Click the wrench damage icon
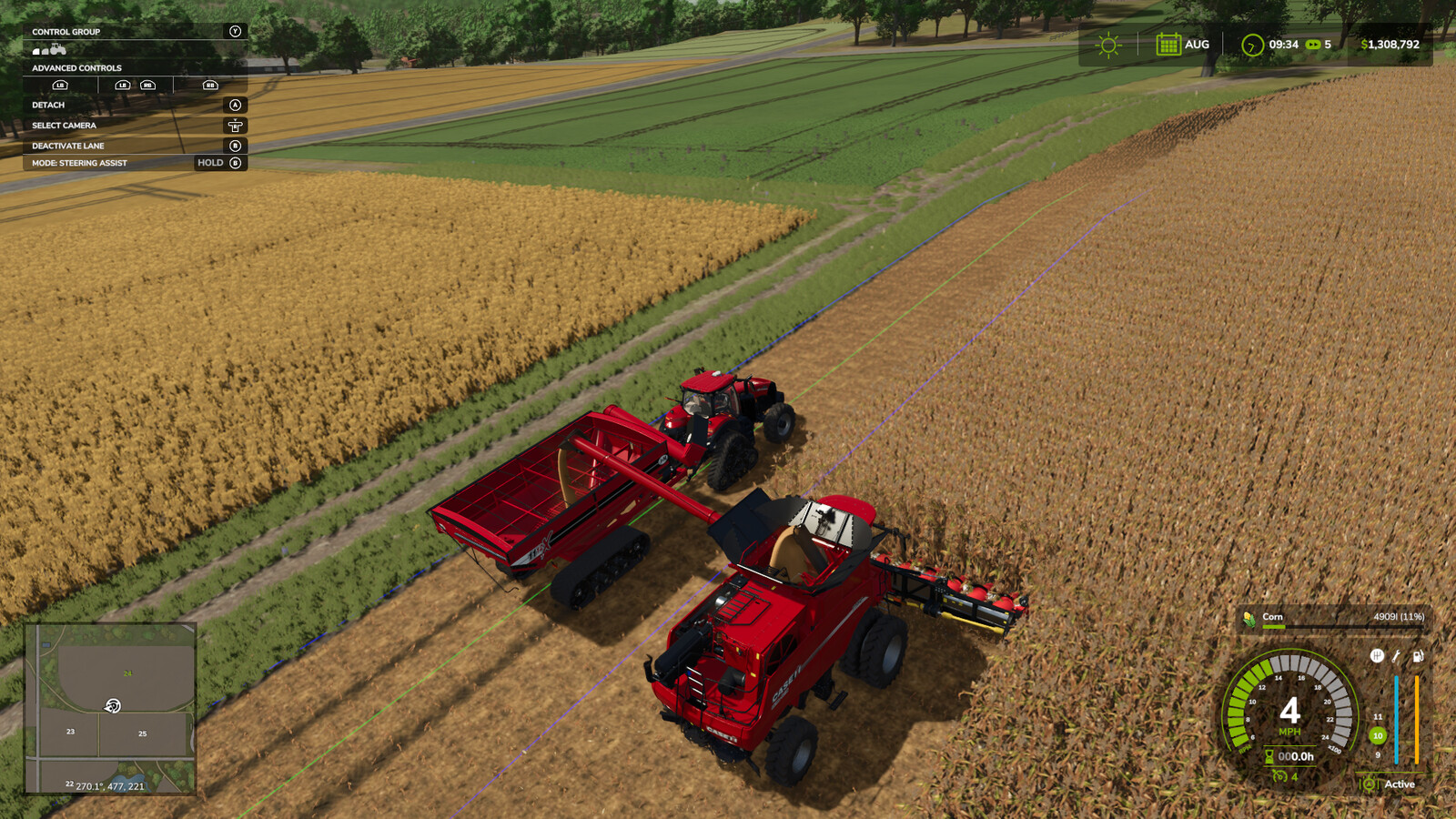 click(x=1397, y=655)
